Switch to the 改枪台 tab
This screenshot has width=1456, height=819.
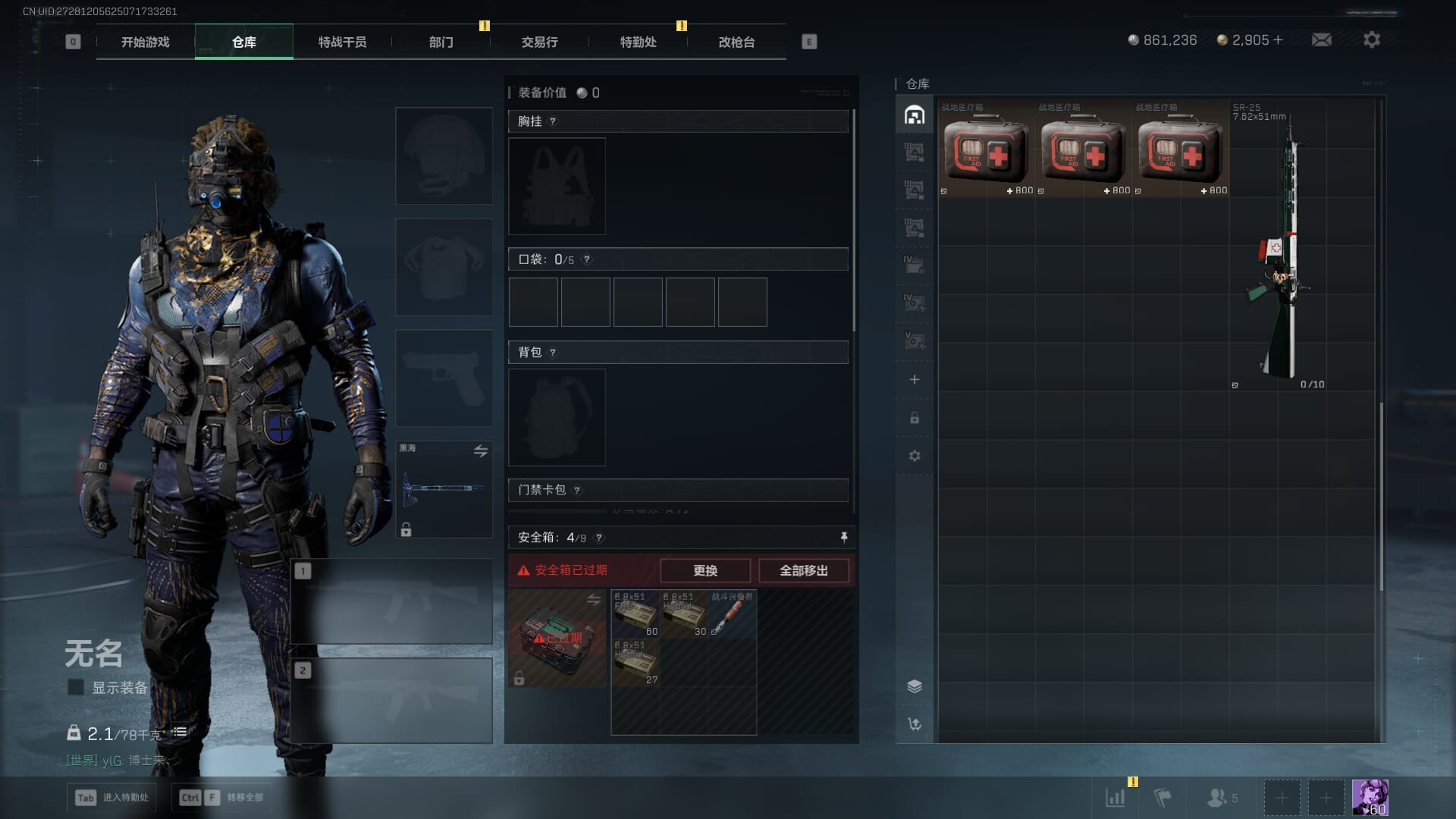click(736, 42)
